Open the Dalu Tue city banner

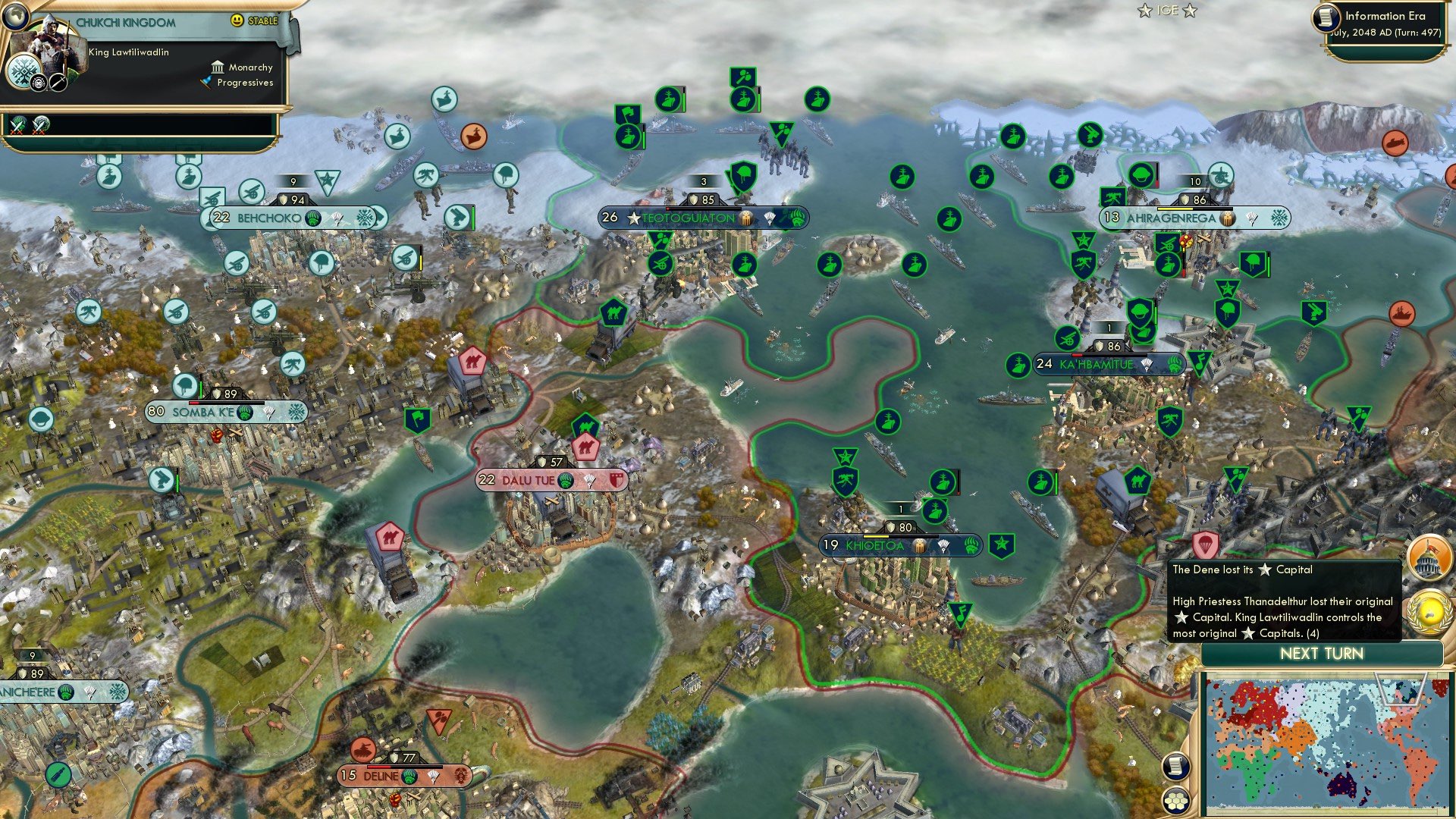[x=531, y=480]
